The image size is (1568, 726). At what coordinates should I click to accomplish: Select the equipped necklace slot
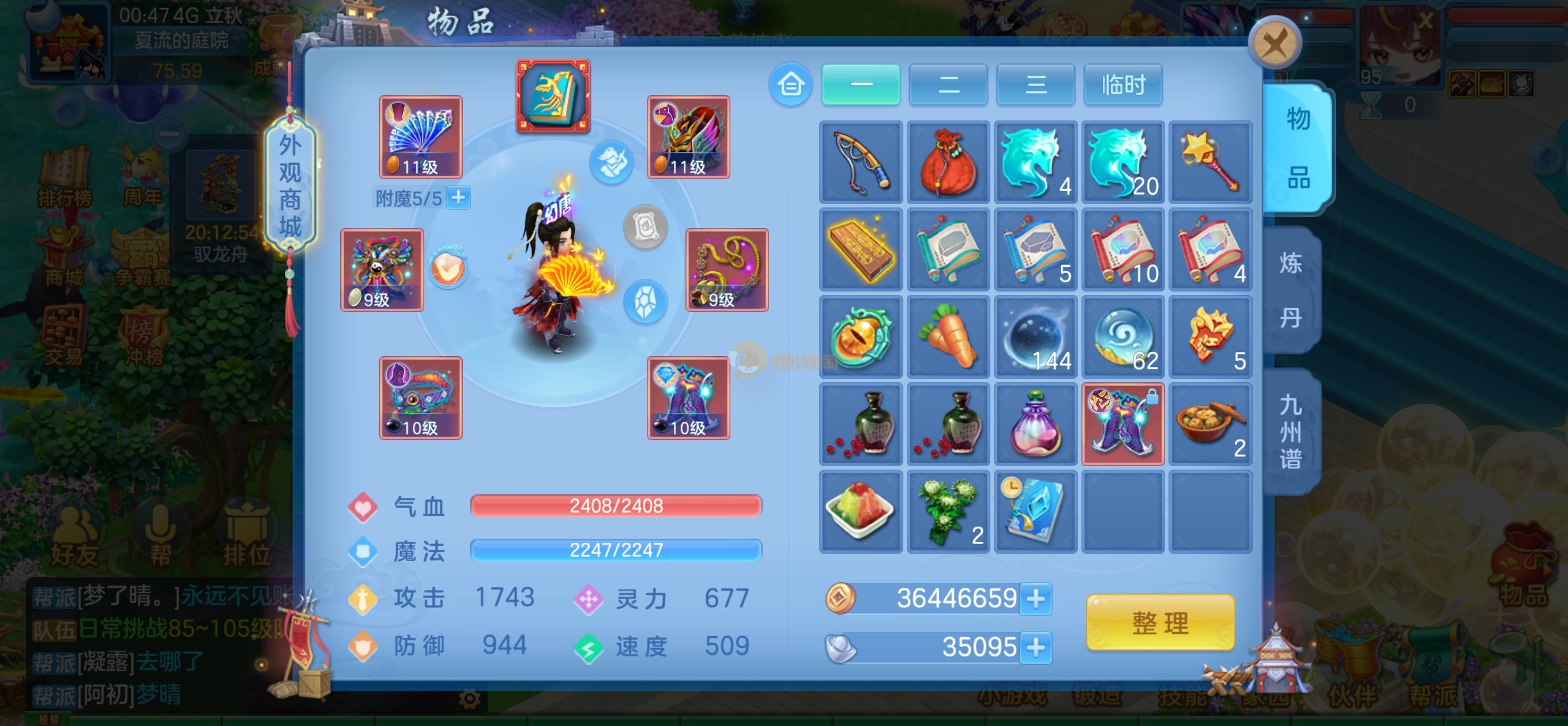(727, 270)
